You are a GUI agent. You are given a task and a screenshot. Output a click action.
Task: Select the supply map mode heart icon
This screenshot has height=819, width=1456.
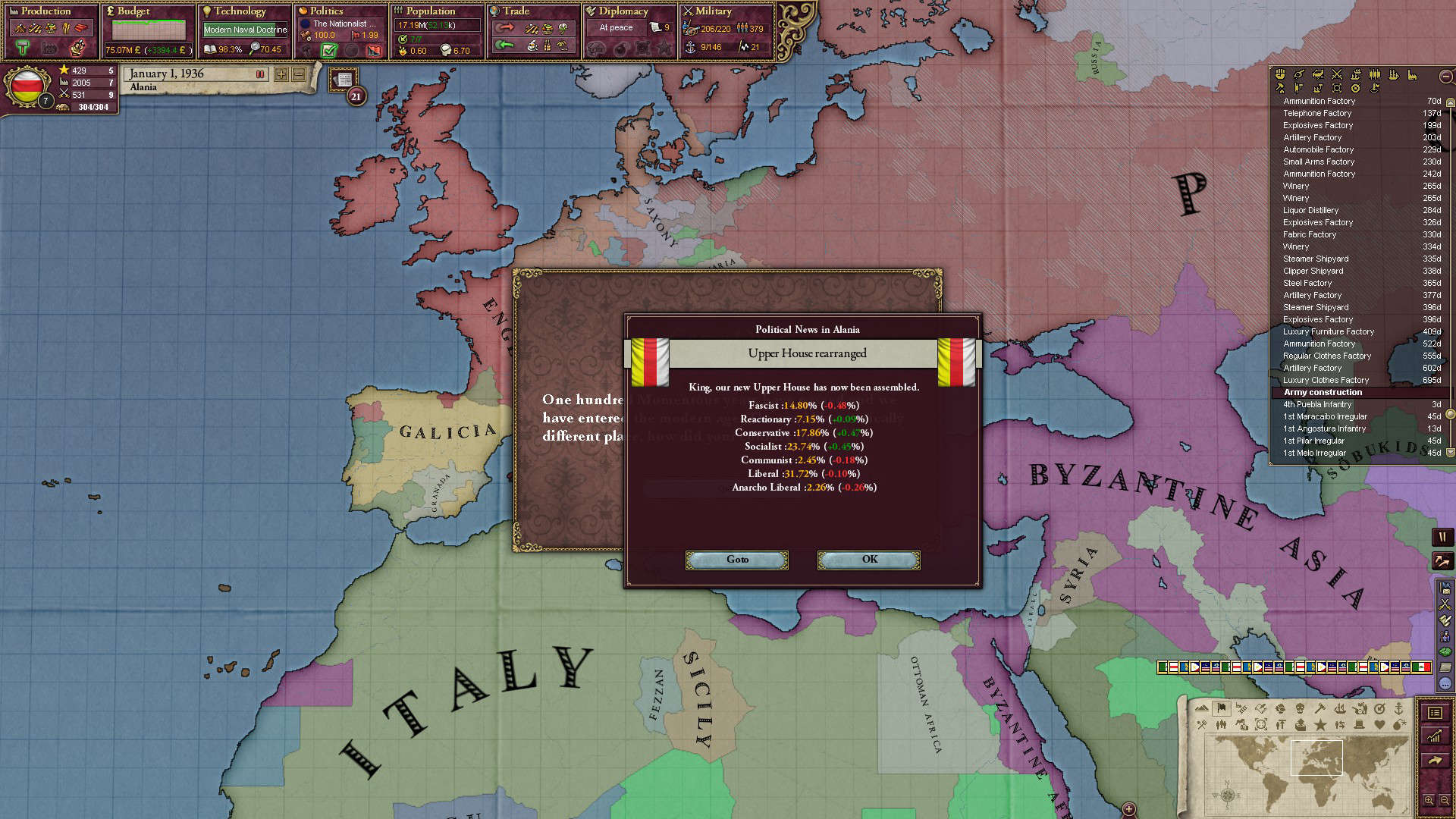[x=1379, y=725]
